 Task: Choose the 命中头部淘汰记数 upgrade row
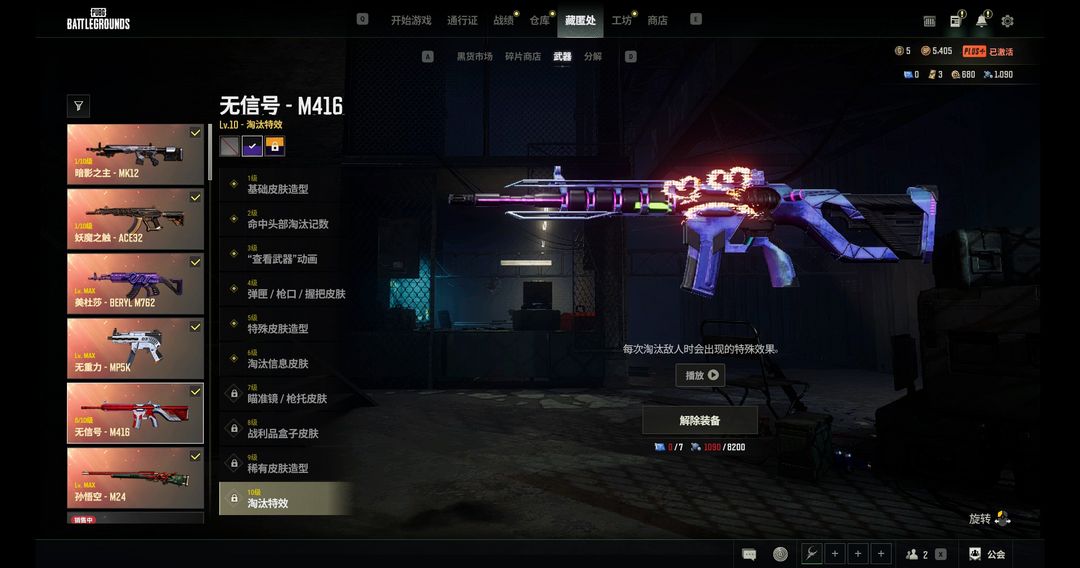coord(285,220)
